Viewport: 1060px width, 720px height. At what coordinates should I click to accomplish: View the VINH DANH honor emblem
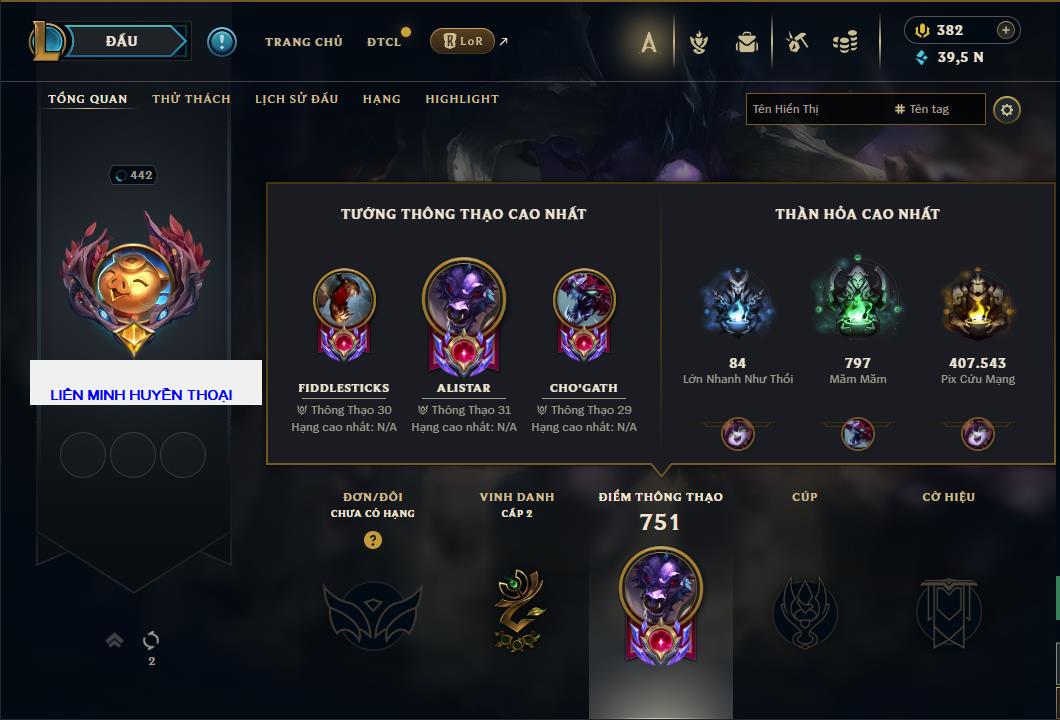(517, 605)
